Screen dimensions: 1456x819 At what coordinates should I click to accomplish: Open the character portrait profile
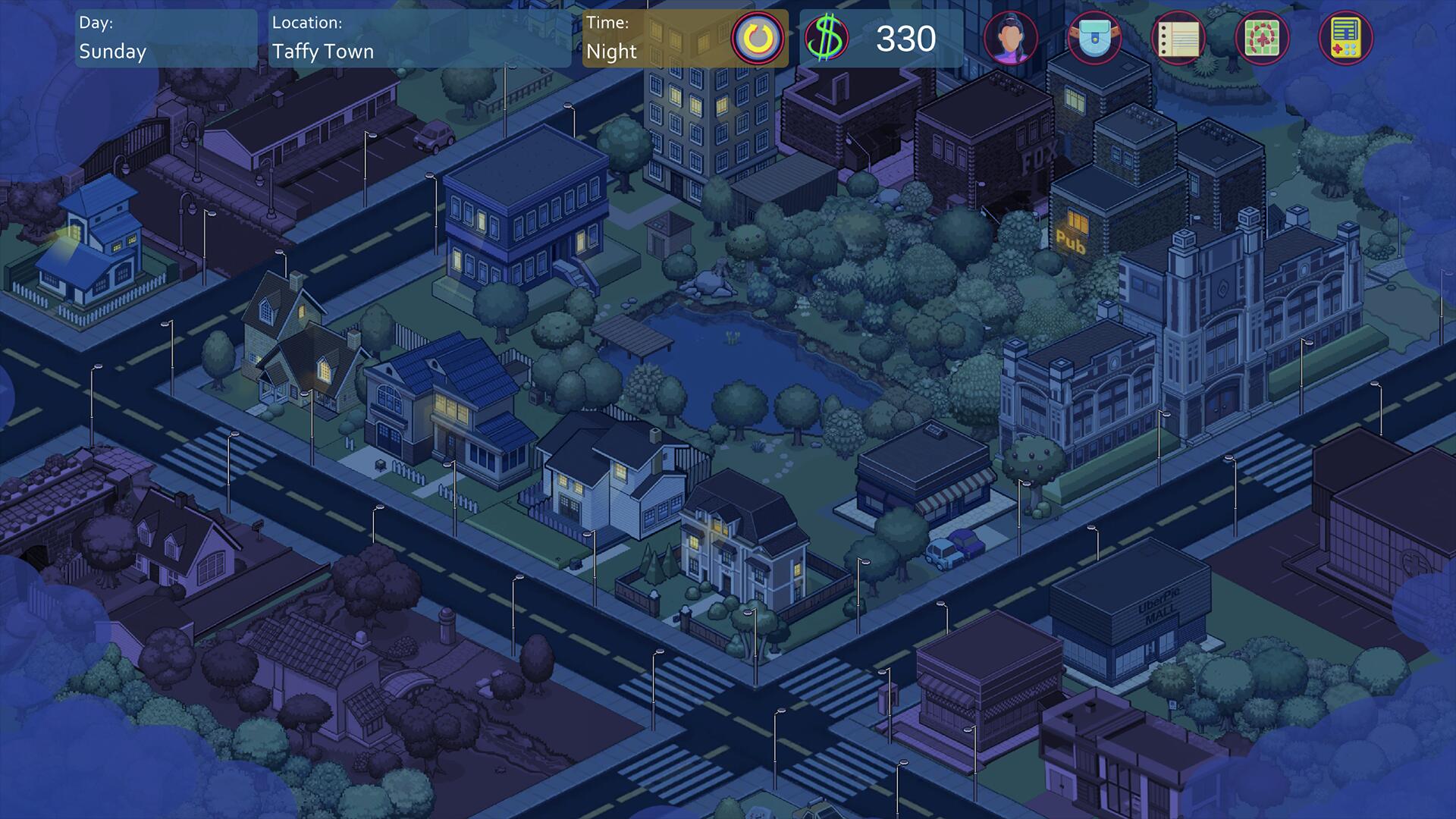(1011, 38)
